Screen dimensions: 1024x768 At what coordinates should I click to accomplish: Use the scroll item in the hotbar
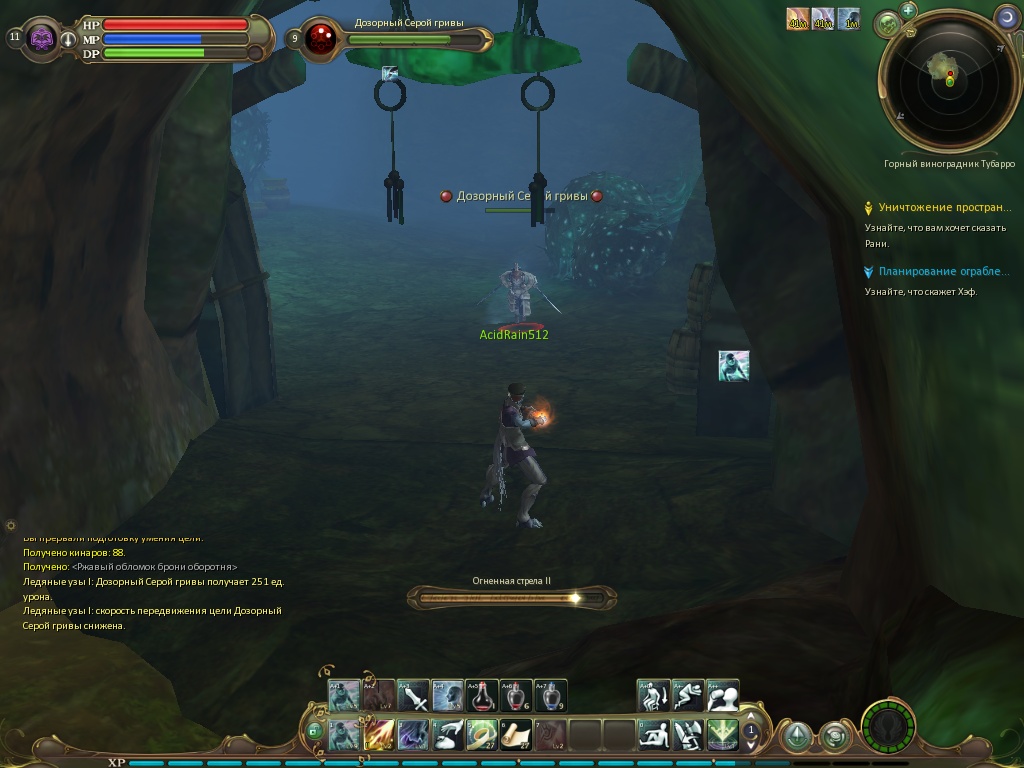coord(516,736)
